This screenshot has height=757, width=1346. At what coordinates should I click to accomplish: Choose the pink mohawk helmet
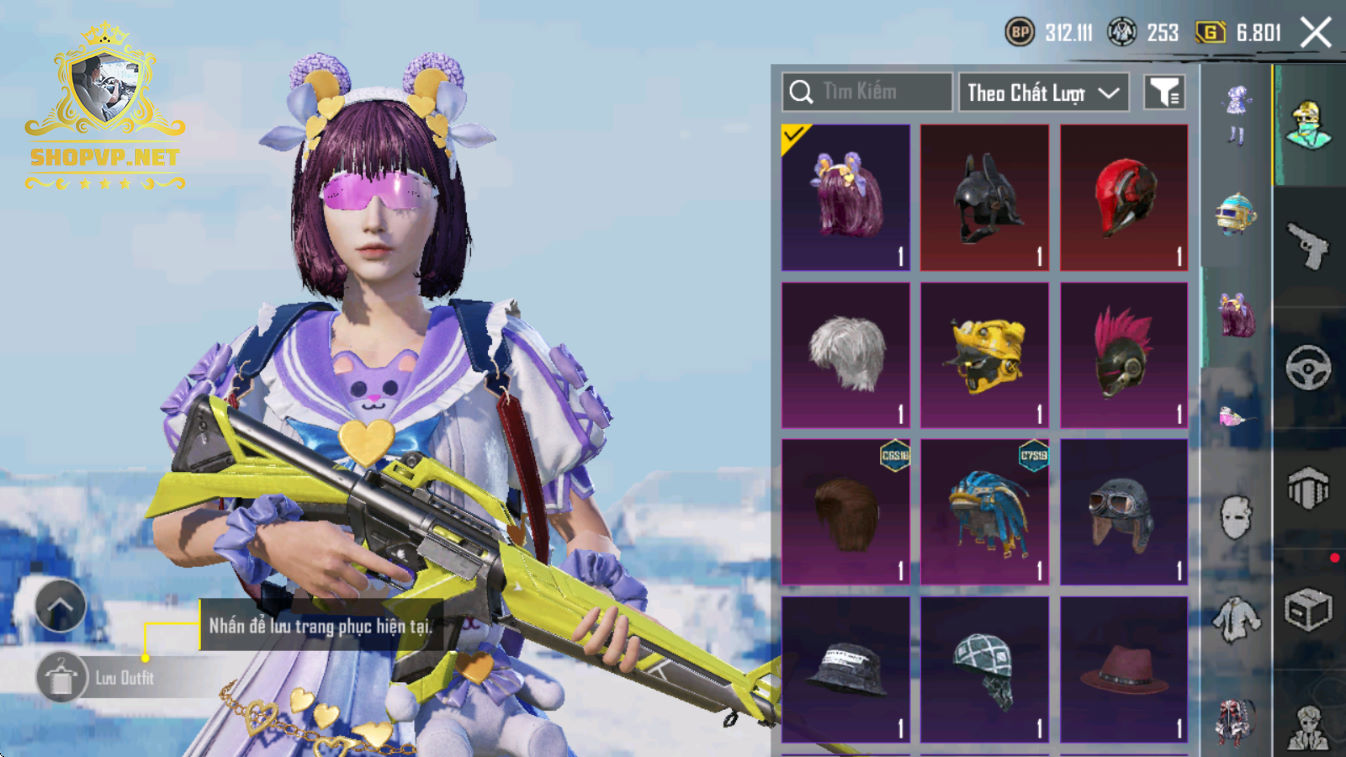[1124, 355]
